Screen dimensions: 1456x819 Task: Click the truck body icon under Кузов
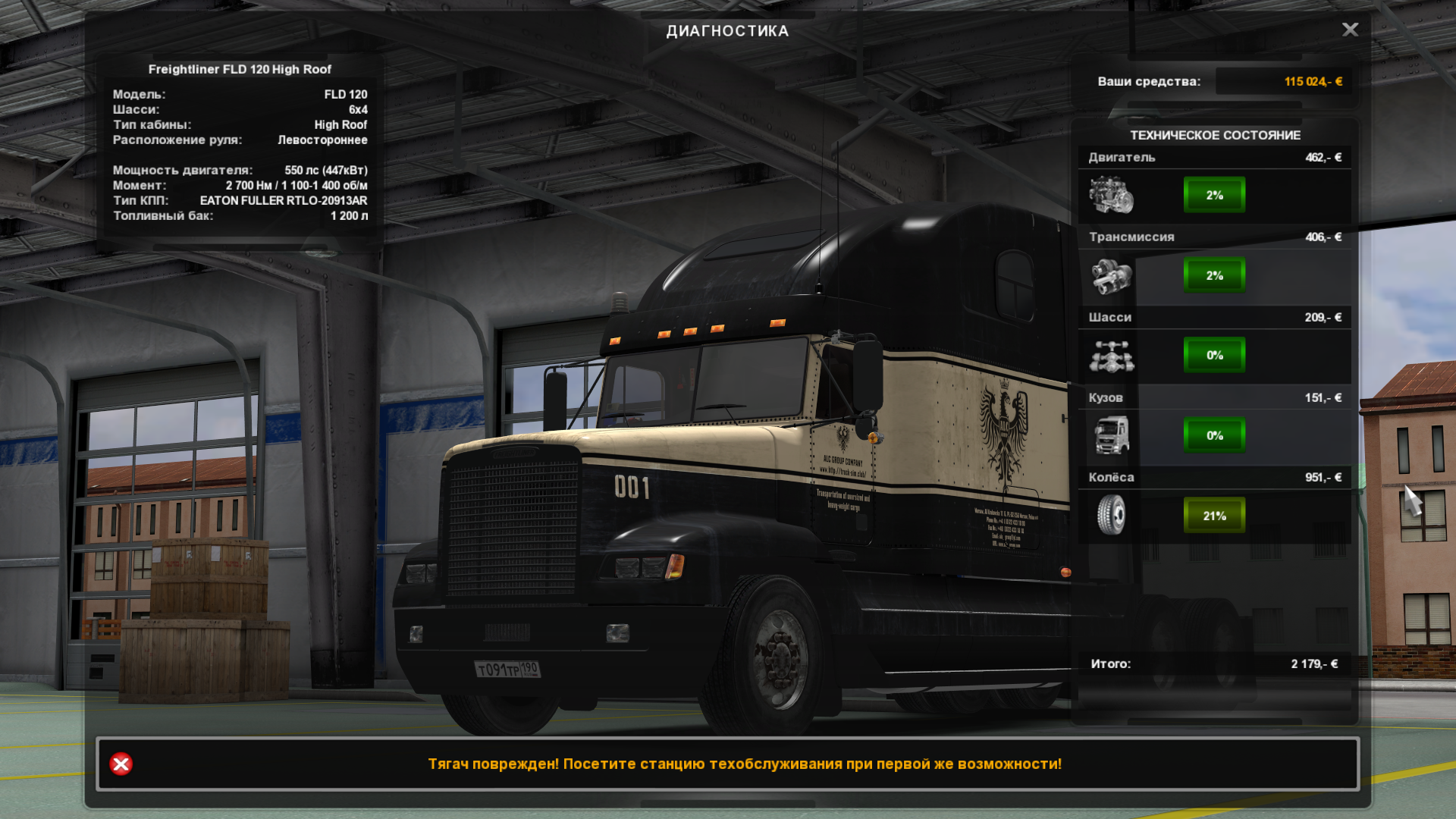(x=1111, y=435)
